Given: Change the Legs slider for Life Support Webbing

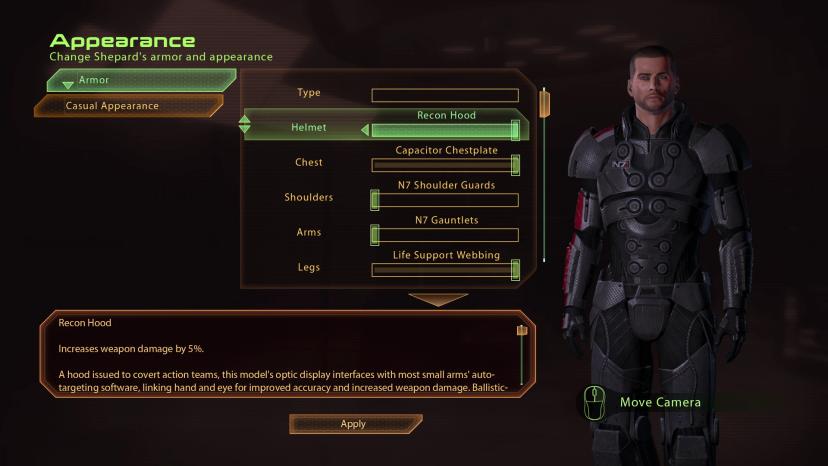Looking at the screenshot, I should [445, 270].
